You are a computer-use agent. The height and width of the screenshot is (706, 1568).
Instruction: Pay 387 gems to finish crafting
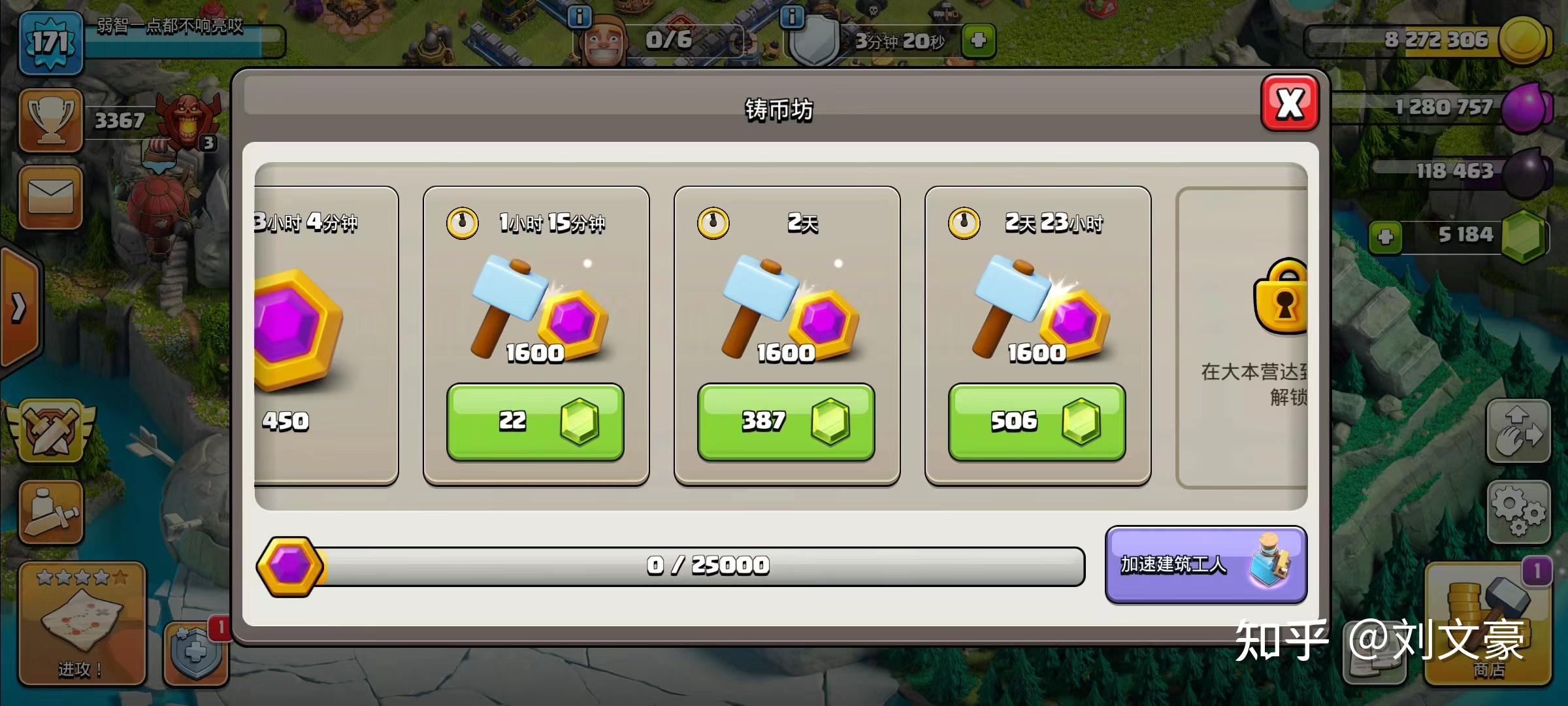pyautogui.click(x=785, y=422)
